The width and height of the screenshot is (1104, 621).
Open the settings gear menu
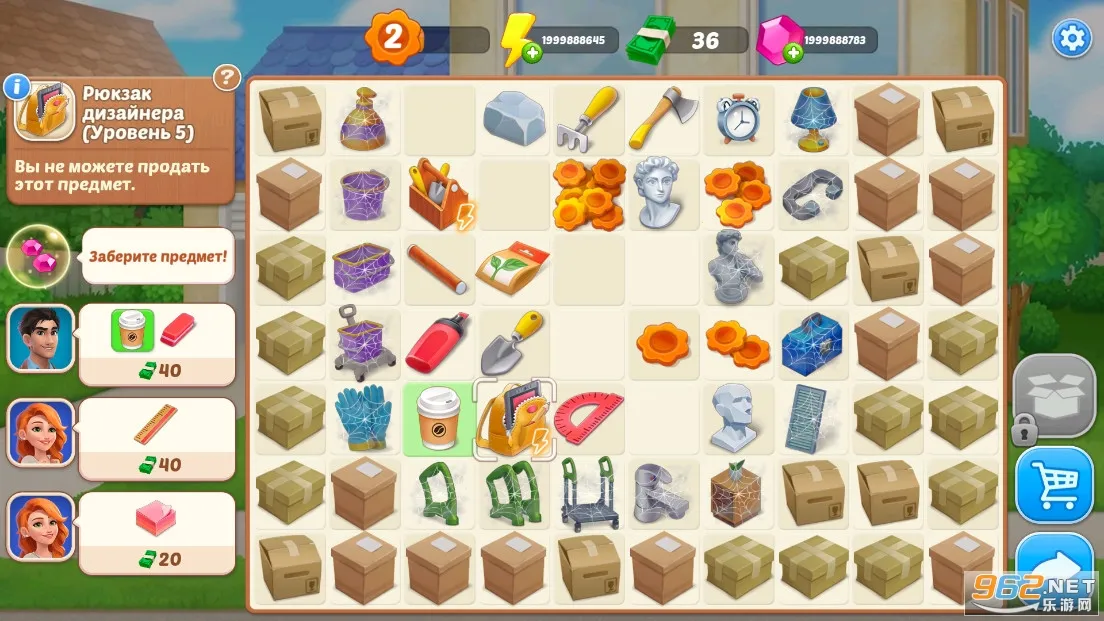(1071, 38)
